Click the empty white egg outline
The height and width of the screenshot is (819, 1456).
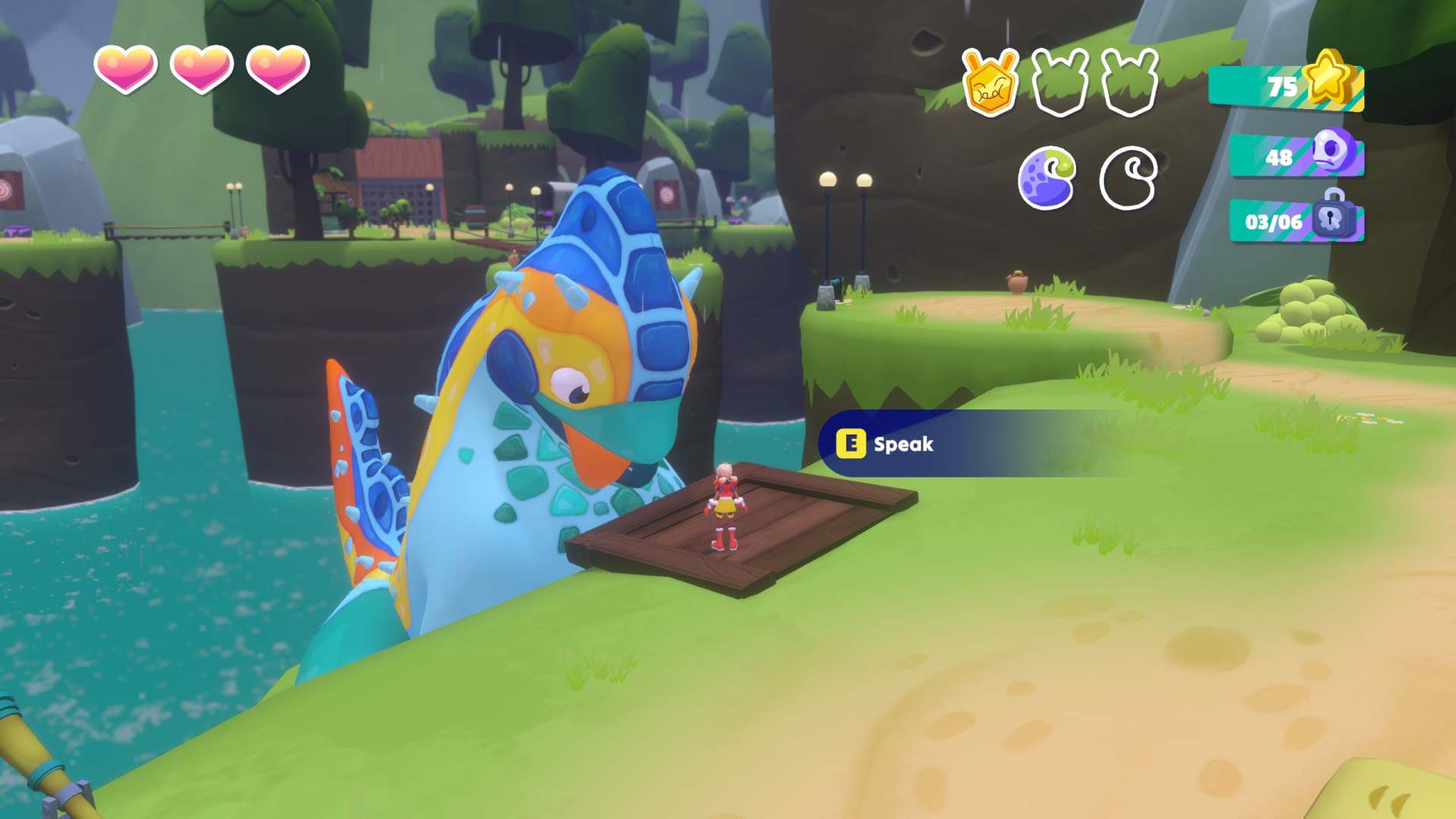(1128, 178)
